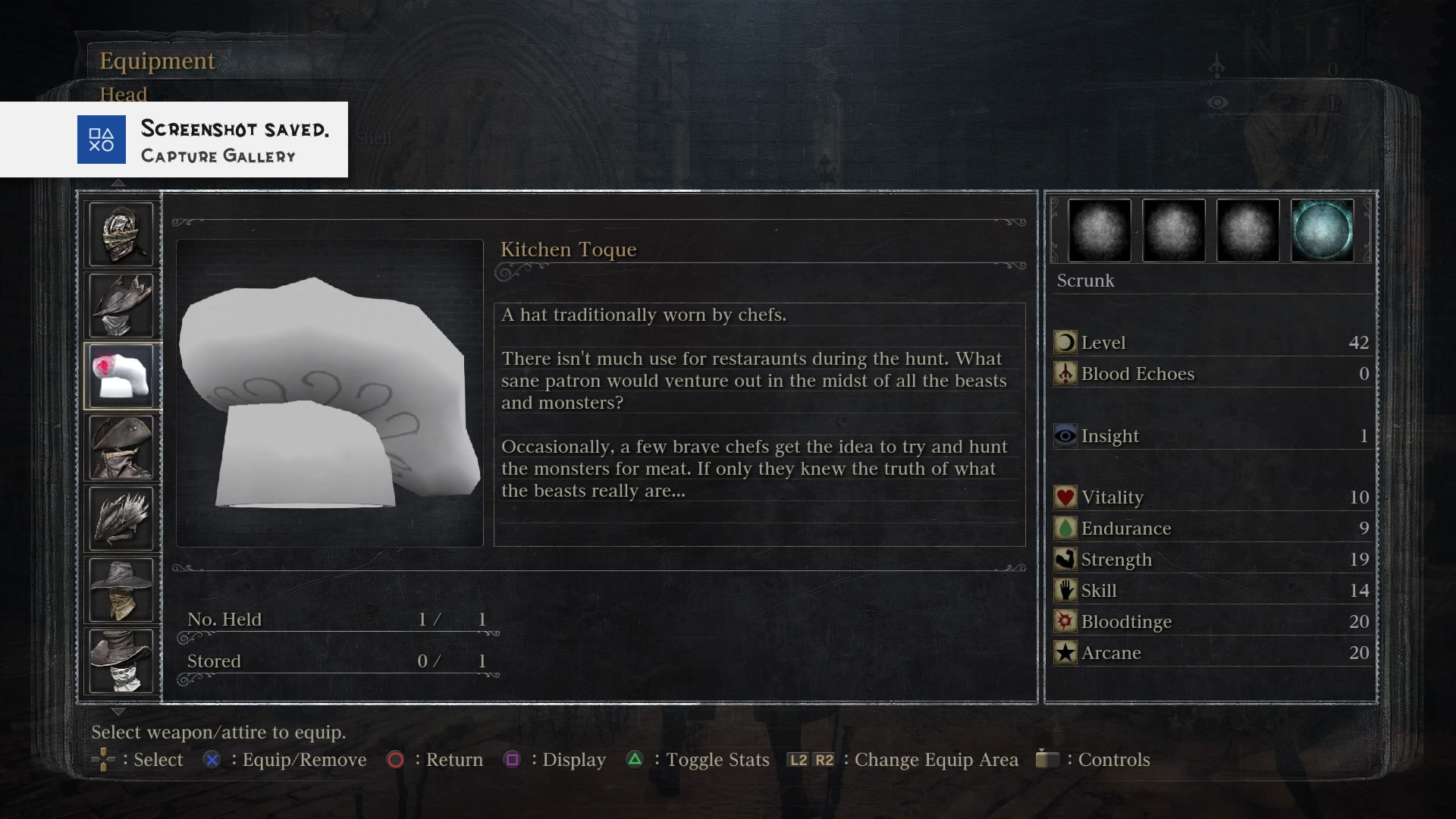Click the Blood Echoes icon

click(1065, 374)
